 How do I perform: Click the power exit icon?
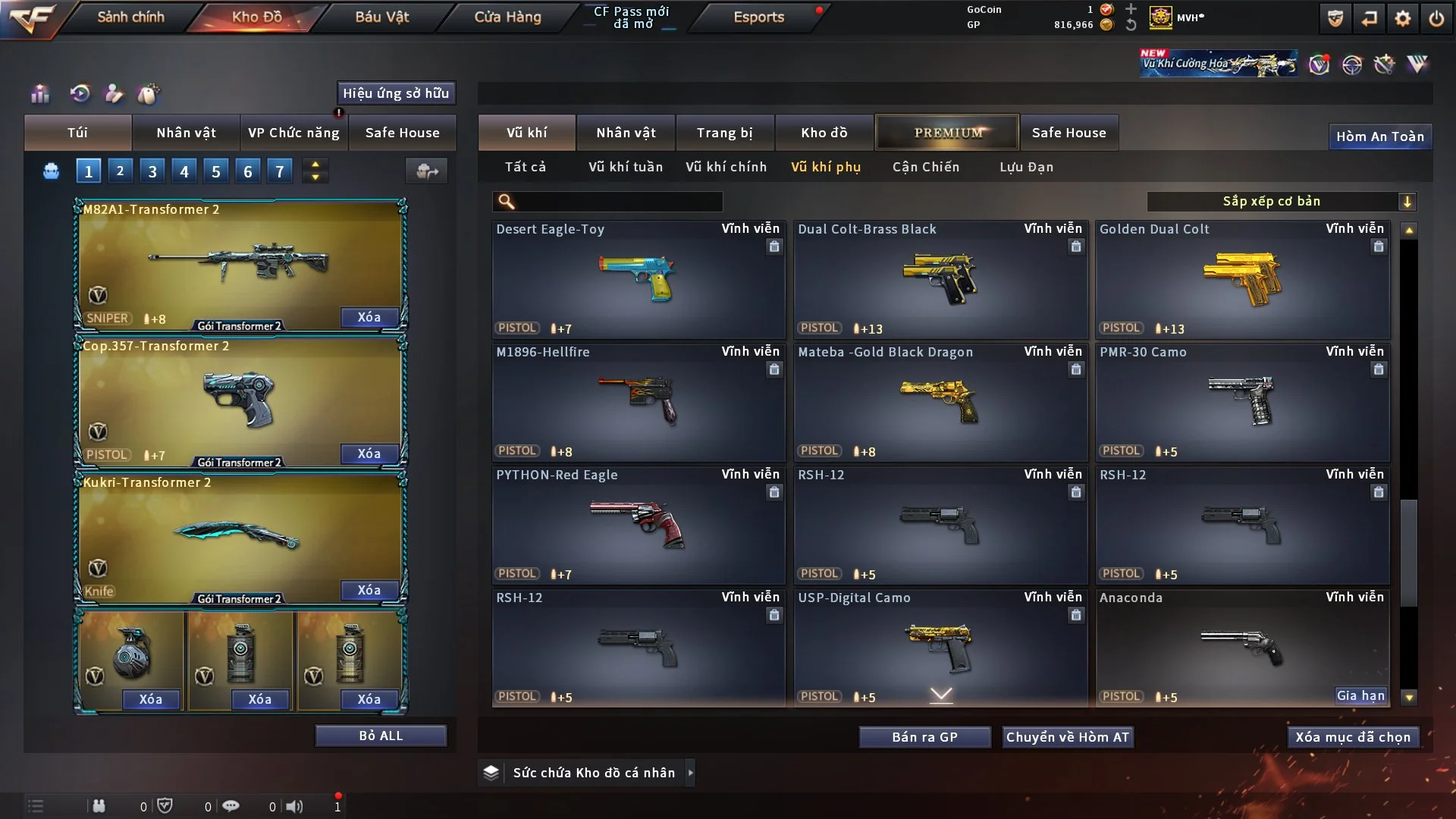[1436, 18]
